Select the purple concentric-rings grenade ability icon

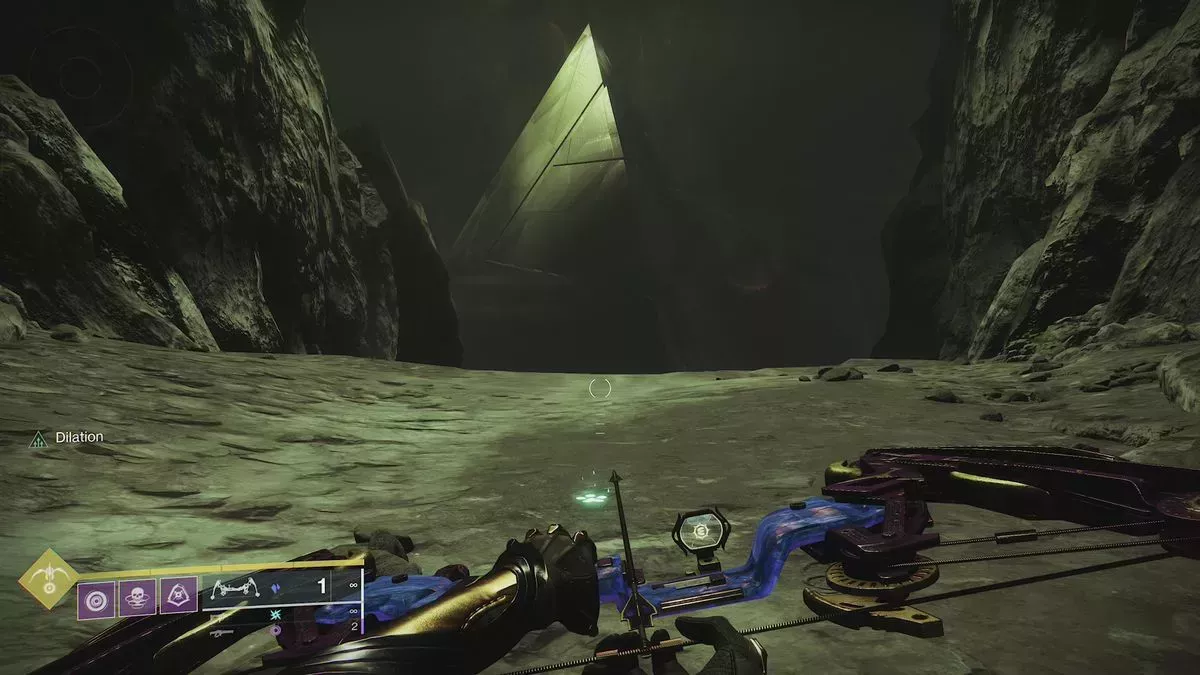tap(96, 598)
